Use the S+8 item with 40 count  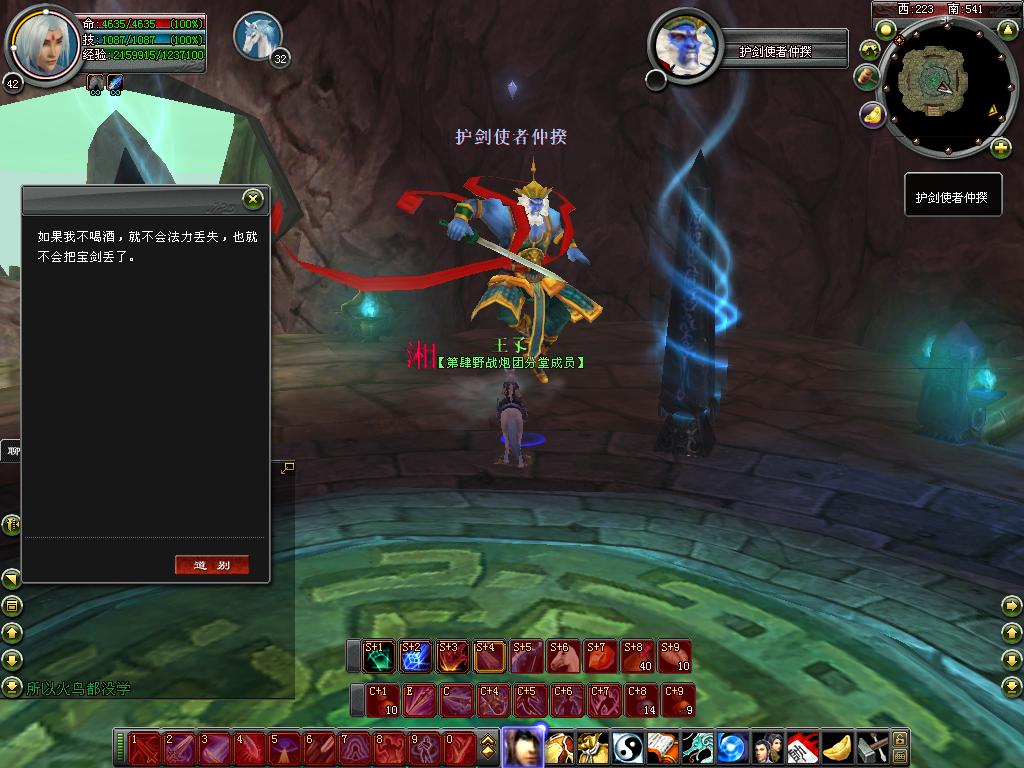(637, 657)
